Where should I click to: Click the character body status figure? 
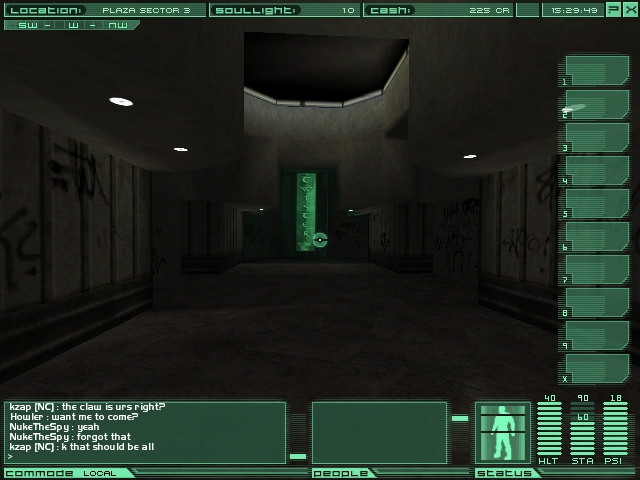coord(502,433)
